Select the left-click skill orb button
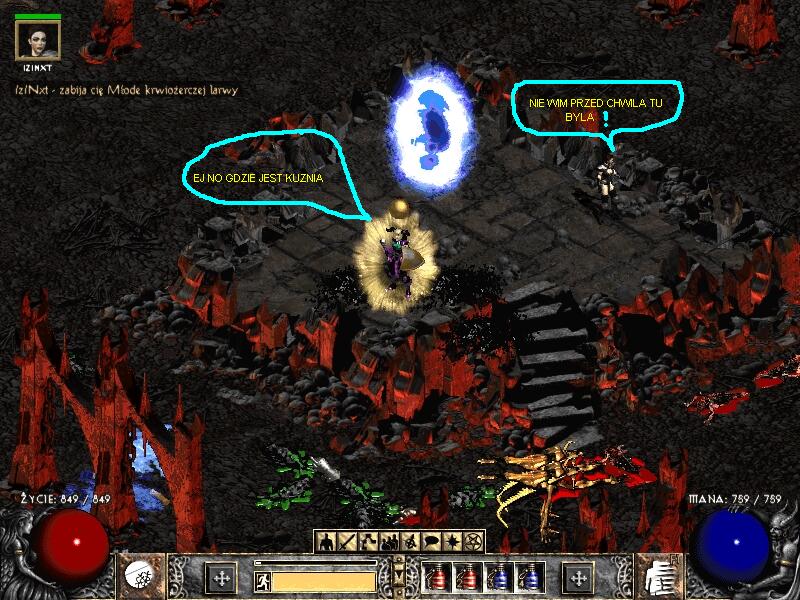Viewport: 800px width, 600px height. (x=139, y=577)
